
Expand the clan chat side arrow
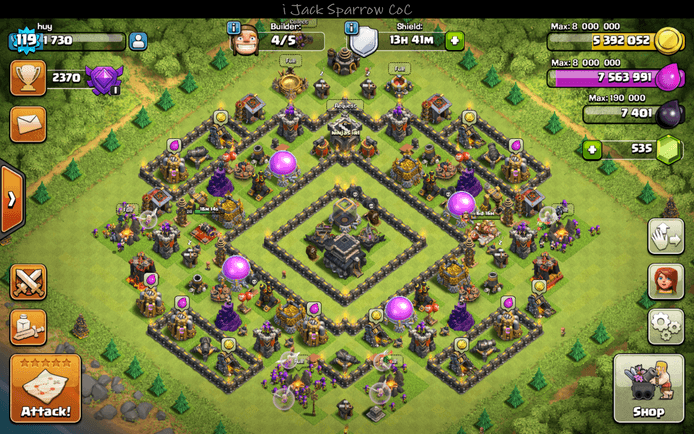click(x=11, y=199)
